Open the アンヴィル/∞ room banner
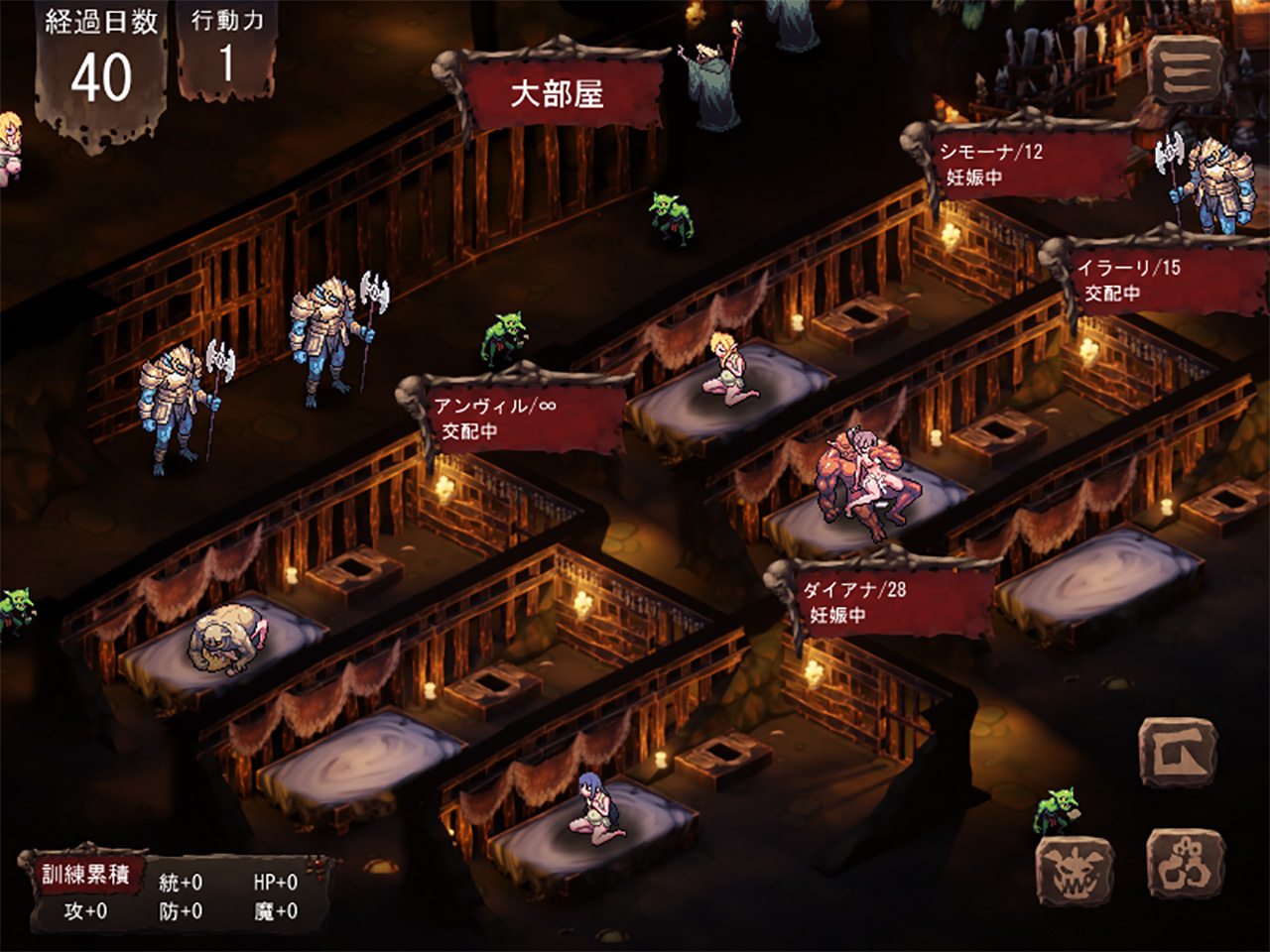Screen dimensions: 1270x952 tap(518, 417)
